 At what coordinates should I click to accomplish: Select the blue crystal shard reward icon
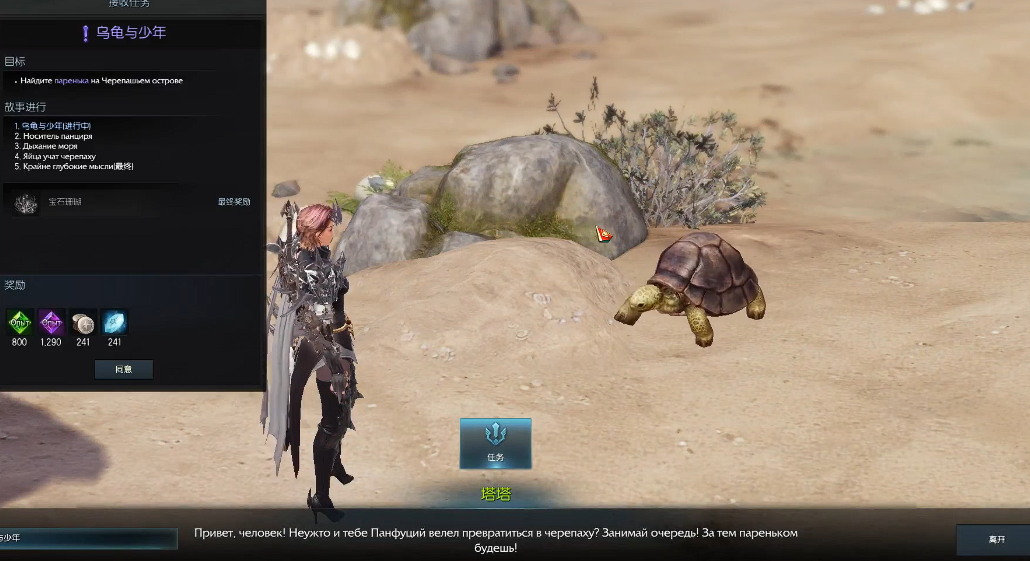click(114, 322)
